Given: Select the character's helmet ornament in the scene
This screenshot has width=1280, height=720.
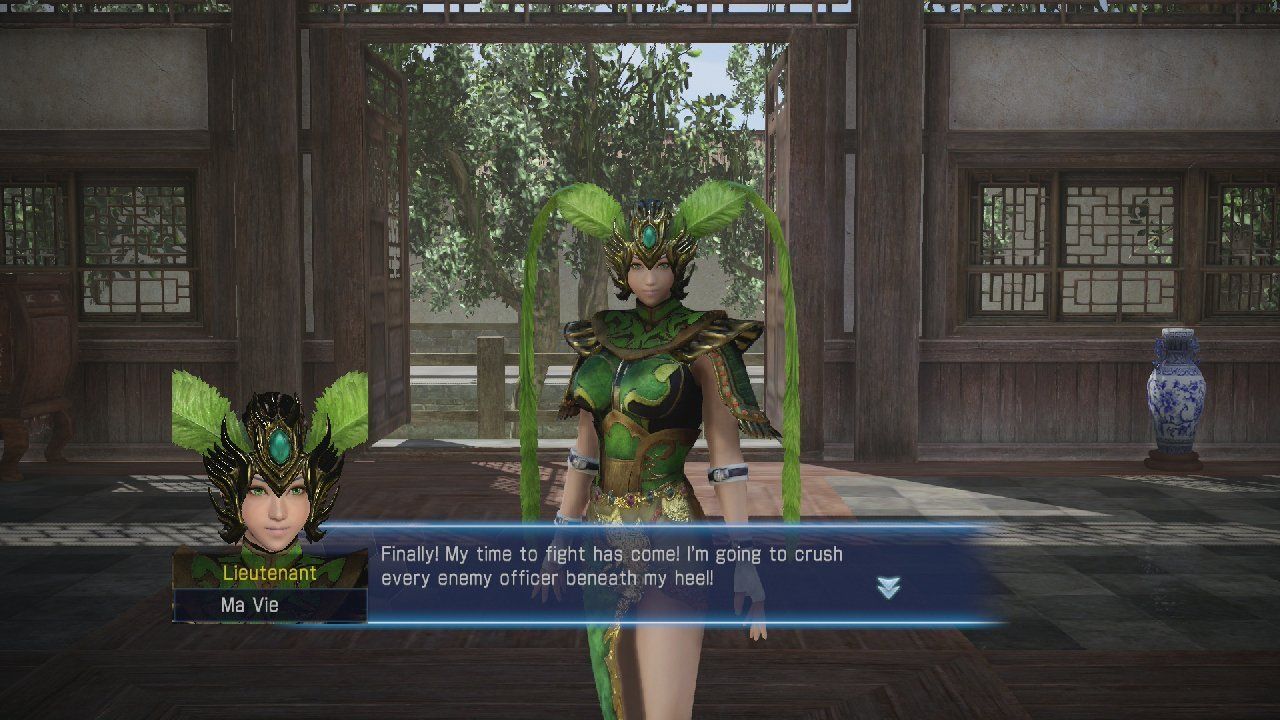Looking at the screenshot, I should tap(651, 230).
